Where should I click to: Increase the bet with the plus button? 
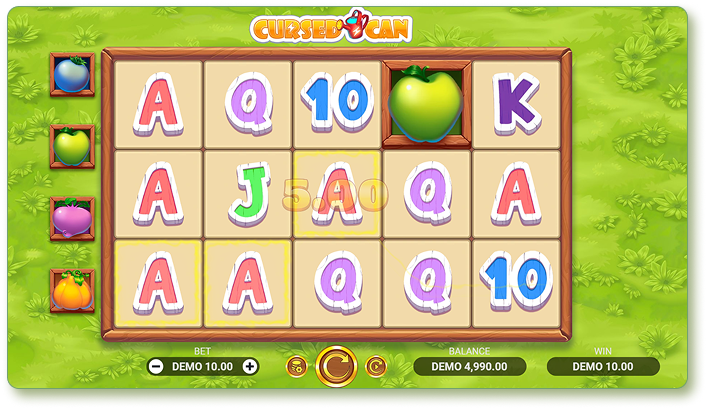(x=250, y=366)
